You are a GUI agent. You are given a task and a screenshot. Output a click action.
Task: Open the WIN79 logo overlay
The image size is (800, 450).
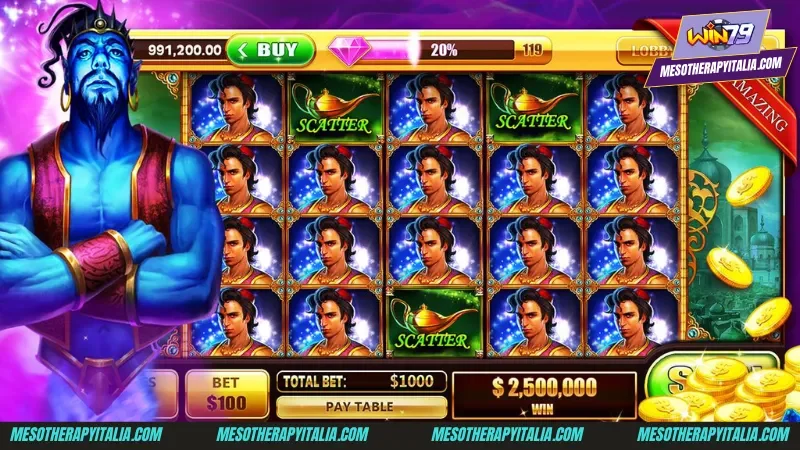(x=713, y=38)
